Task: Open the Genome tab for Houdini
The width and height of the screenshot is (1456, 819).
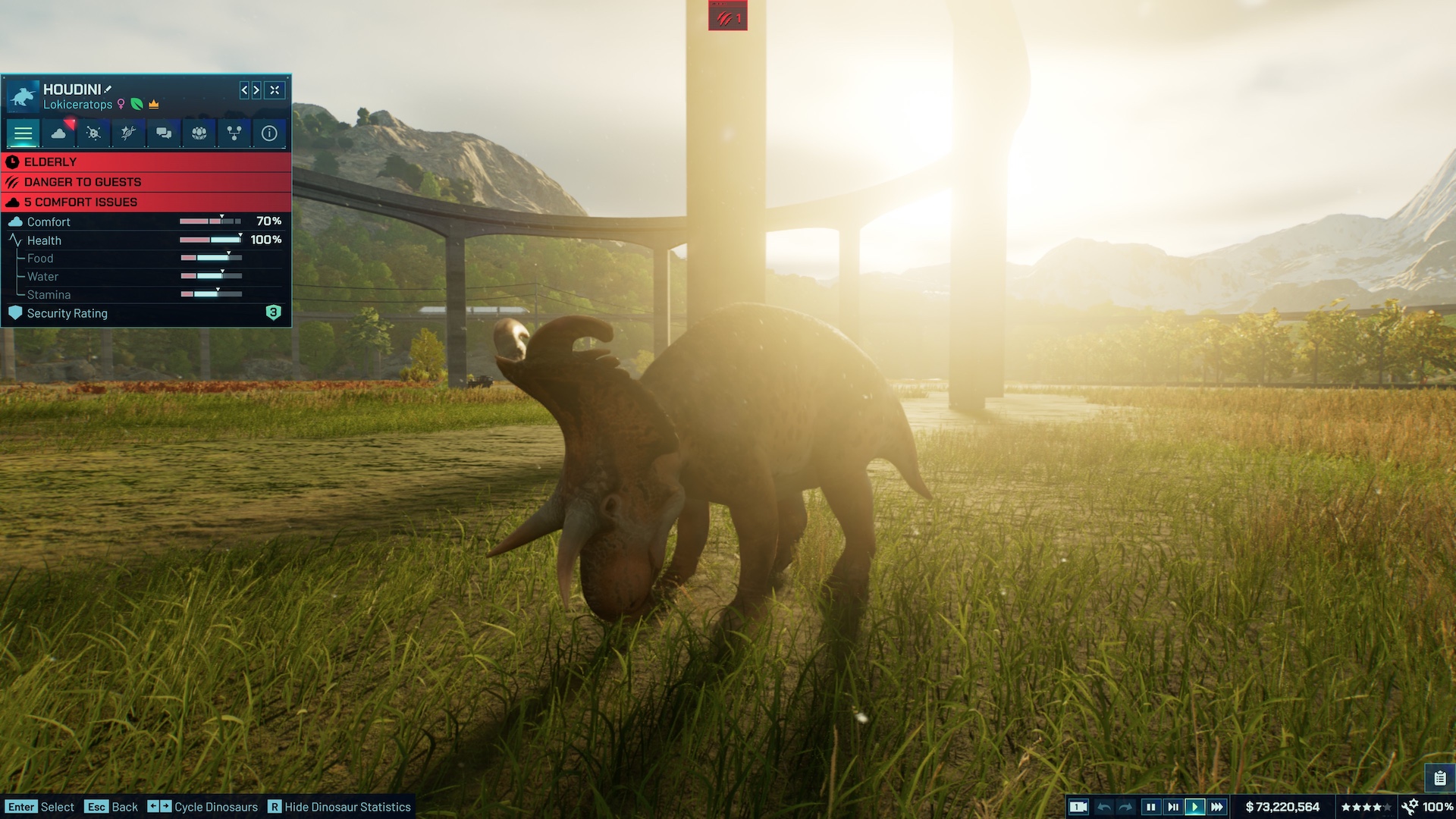Action: tap(127, 133)
